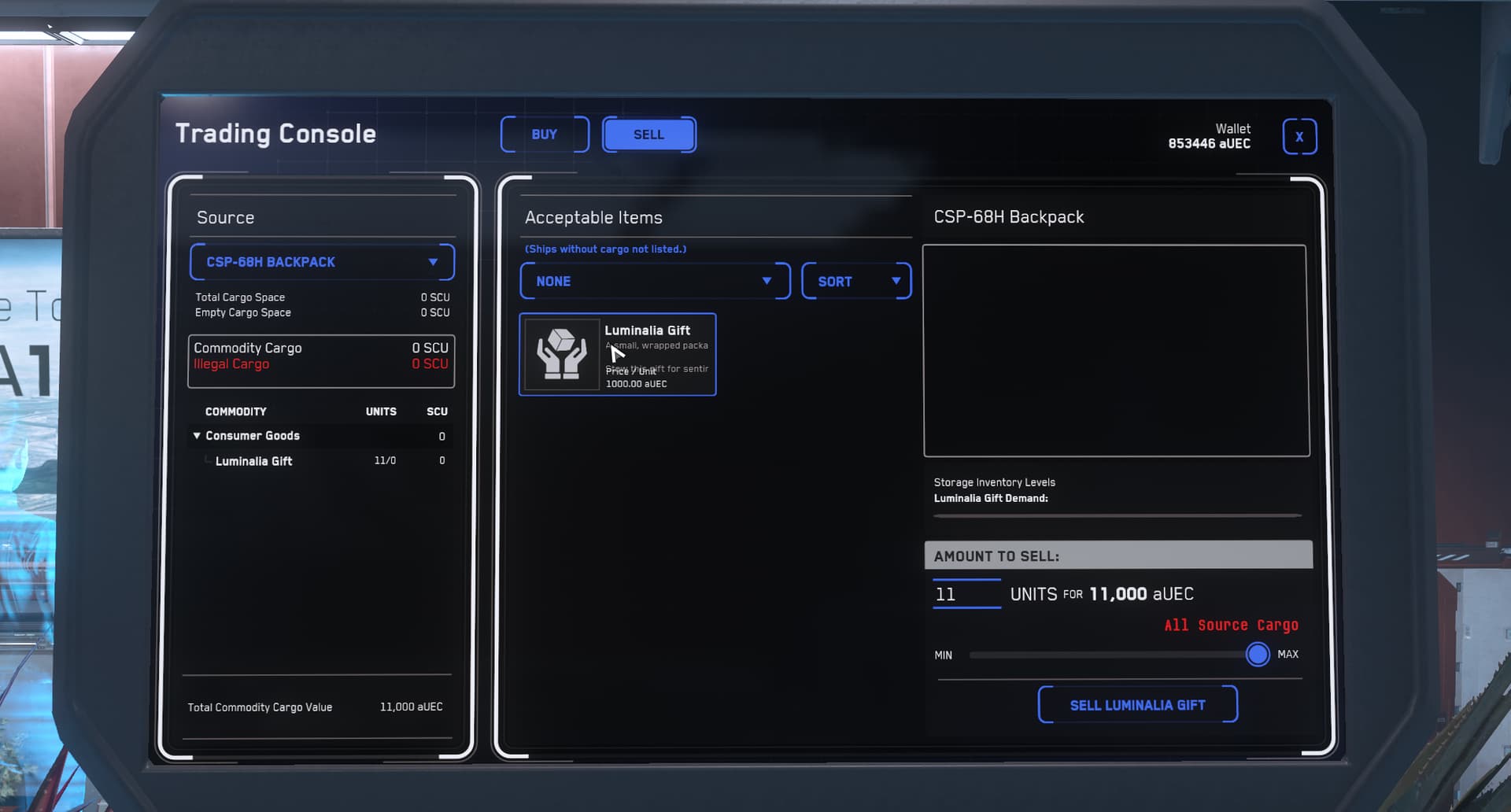Screen dimensions: 1511x812
Task: Select the SELL tab
Action: pyautogui.click(x=648, y=135)
